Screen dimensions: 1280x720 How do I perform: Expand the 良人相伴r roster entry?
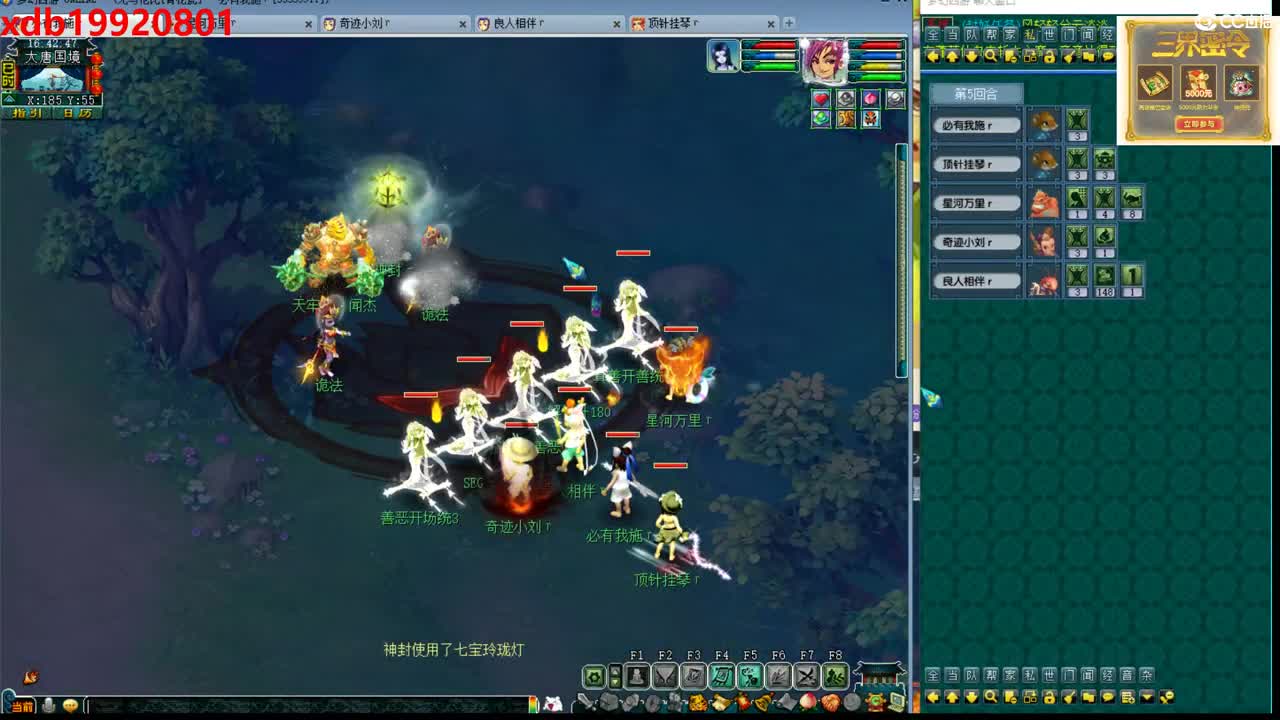pyautogui.click(x=975, y=281)
